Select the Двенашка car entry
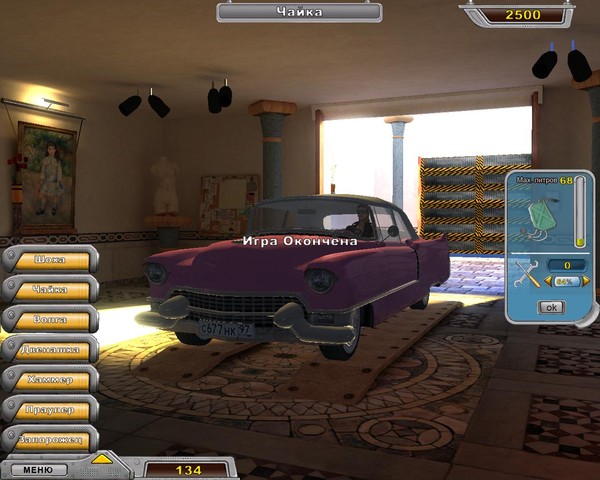 tap(50, 349)
